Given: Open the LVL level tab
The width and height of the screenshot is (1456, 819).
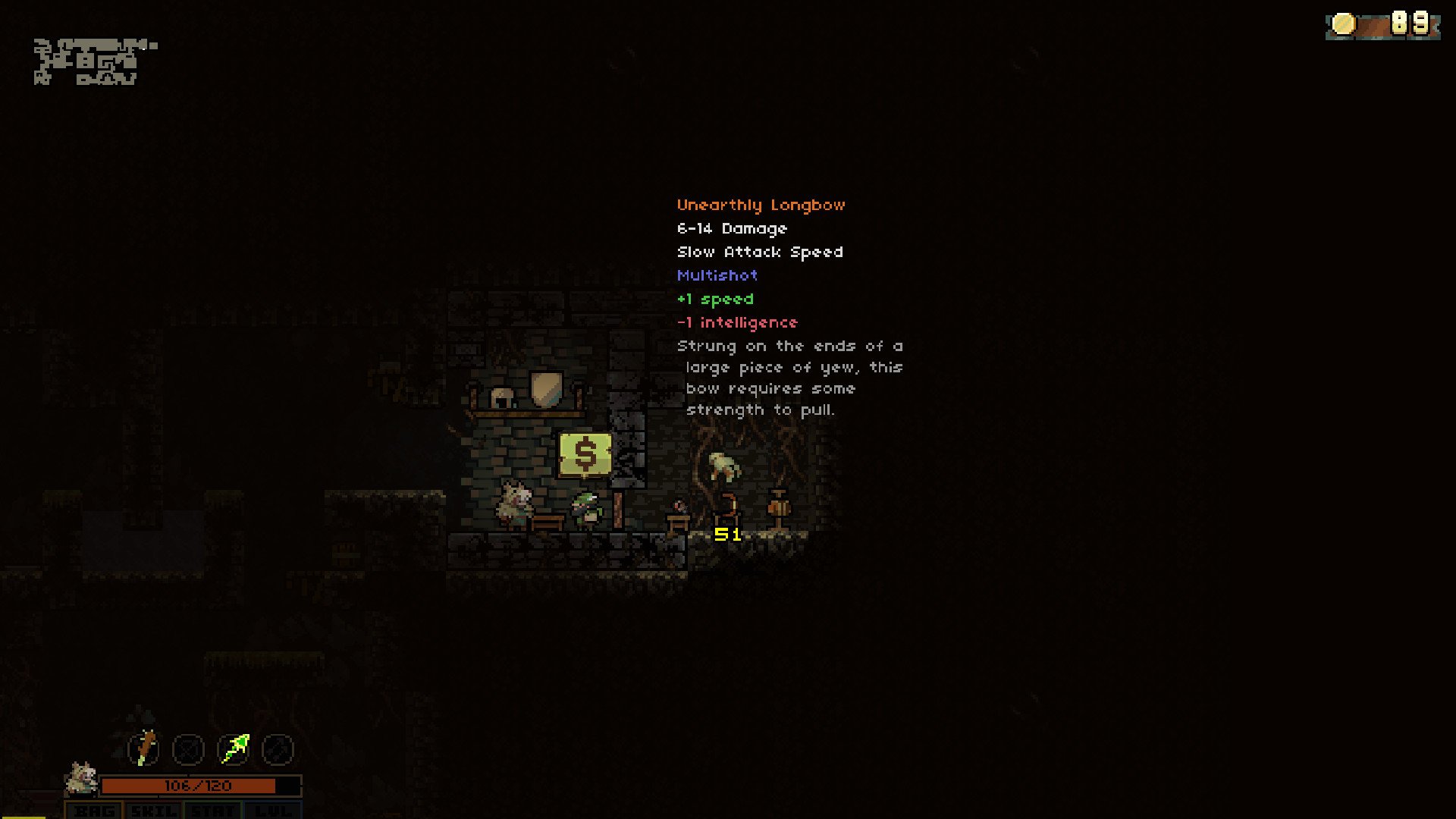Looking at the screenshot, I should [x=273, y=811].
